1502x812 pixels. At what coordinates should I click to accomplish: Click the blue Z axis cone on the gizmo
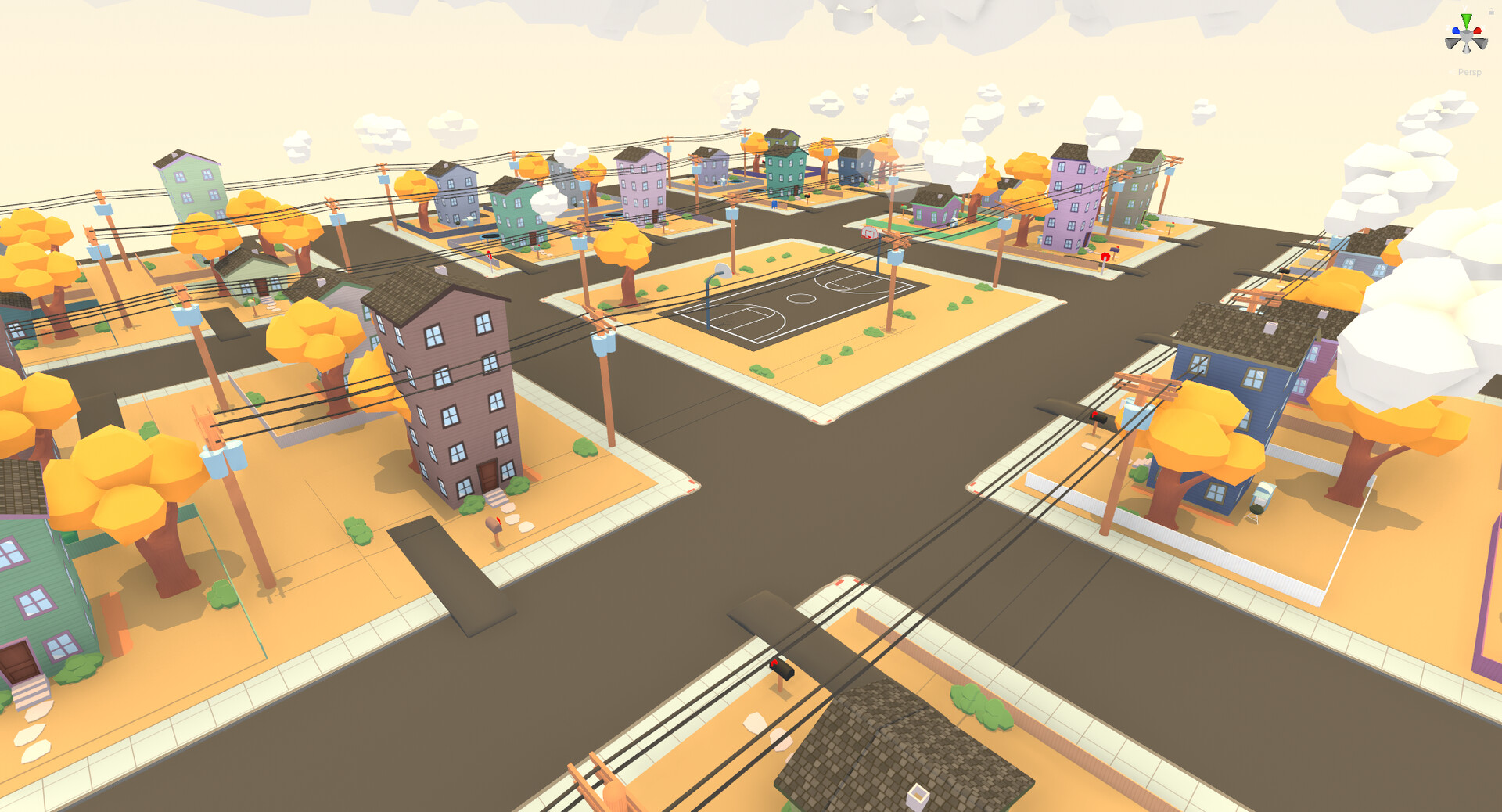tap(1456, 31)
